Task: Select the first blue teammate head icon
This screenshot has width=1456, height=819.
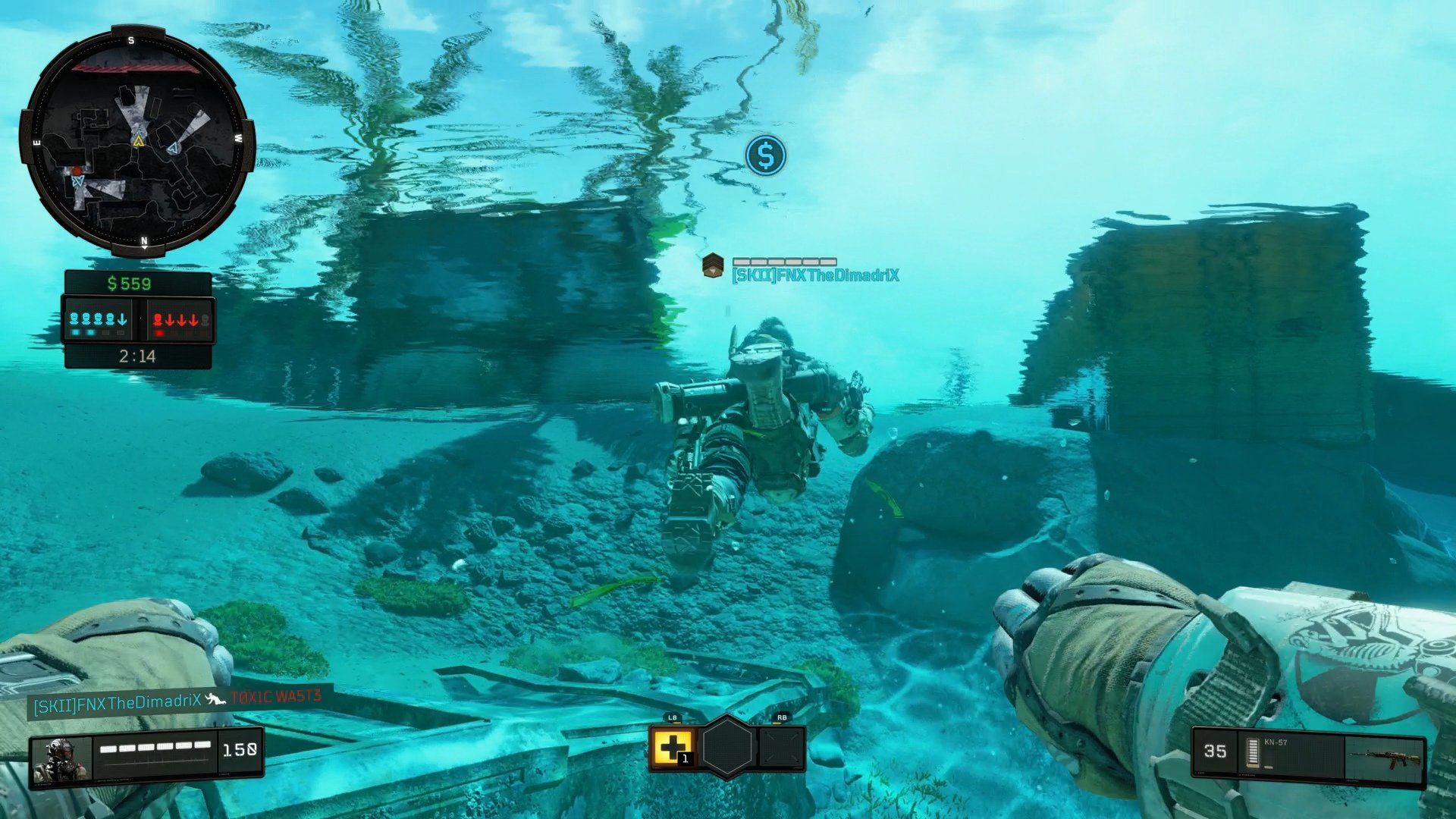Action: (x=75, y=319)
